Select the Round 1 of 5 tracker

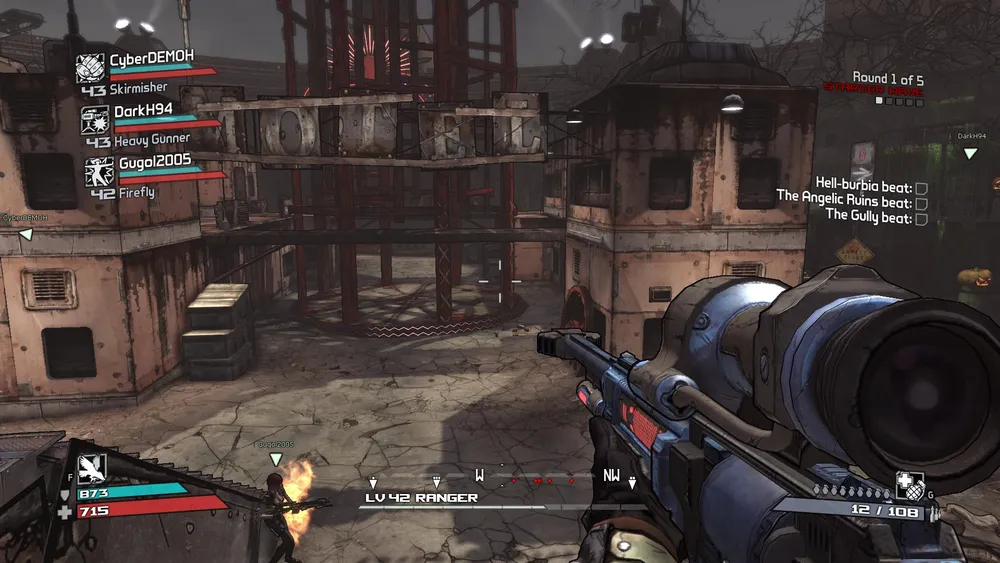pyautogui.click(x=887, y=77)
